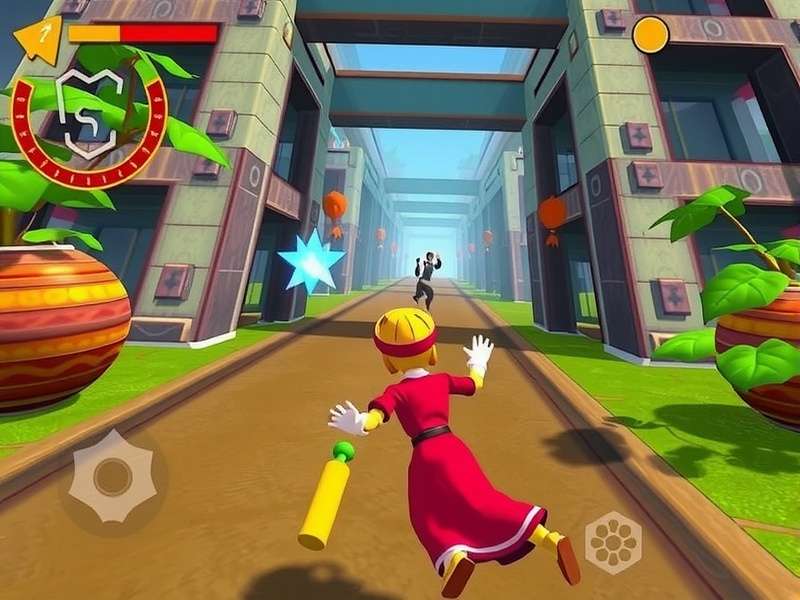Viewport: 800px width, 600px height.
Task: Activate the hexagon flower action button
Action: [x=612, y=542]
